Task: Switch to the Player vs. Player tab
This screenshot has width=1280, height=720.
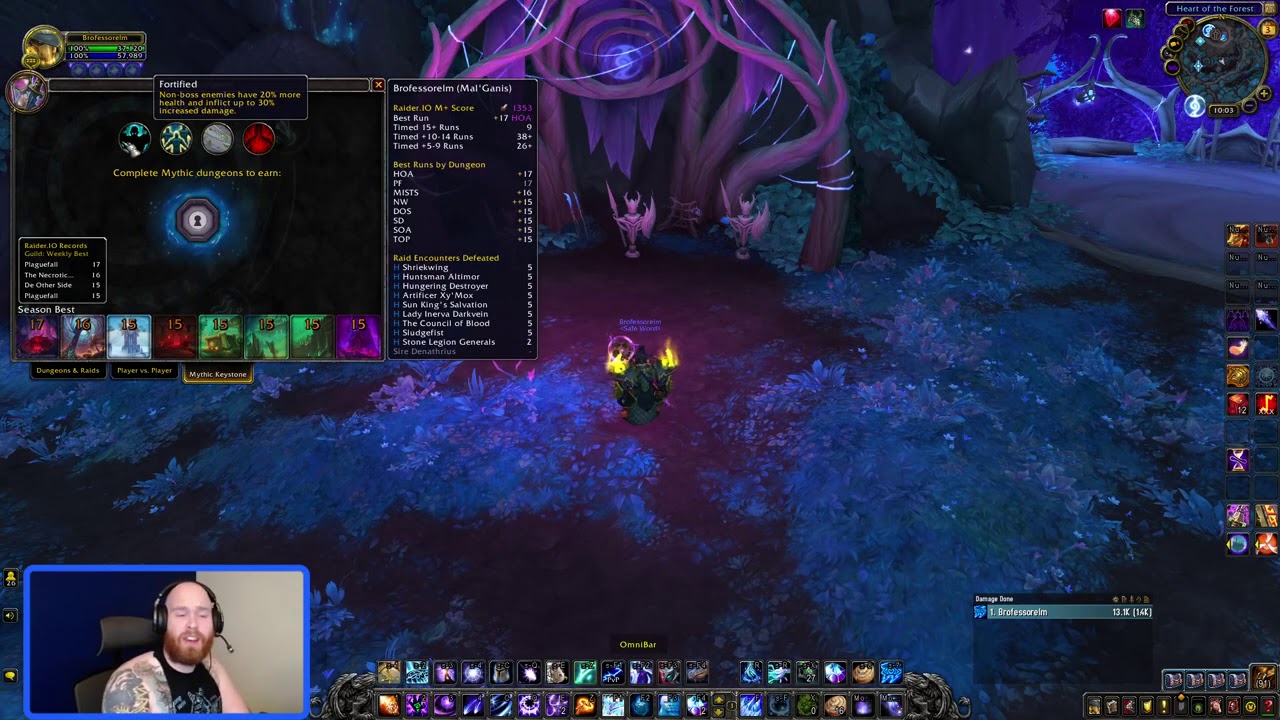Action: coord(144,370)
